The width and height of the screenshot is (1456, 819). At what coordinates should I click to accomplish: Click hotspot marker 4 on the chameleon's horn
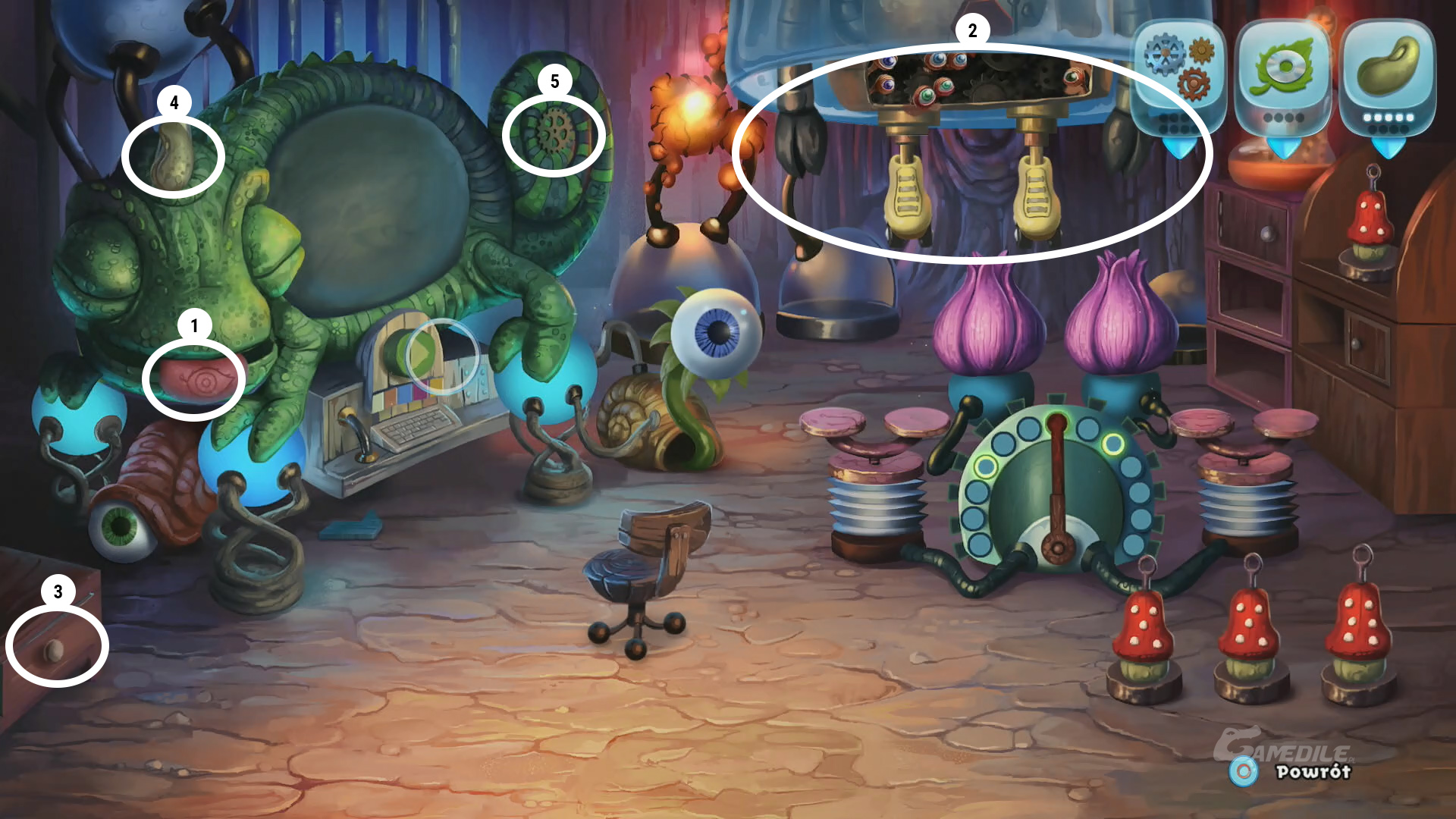[x=173, y=156]
